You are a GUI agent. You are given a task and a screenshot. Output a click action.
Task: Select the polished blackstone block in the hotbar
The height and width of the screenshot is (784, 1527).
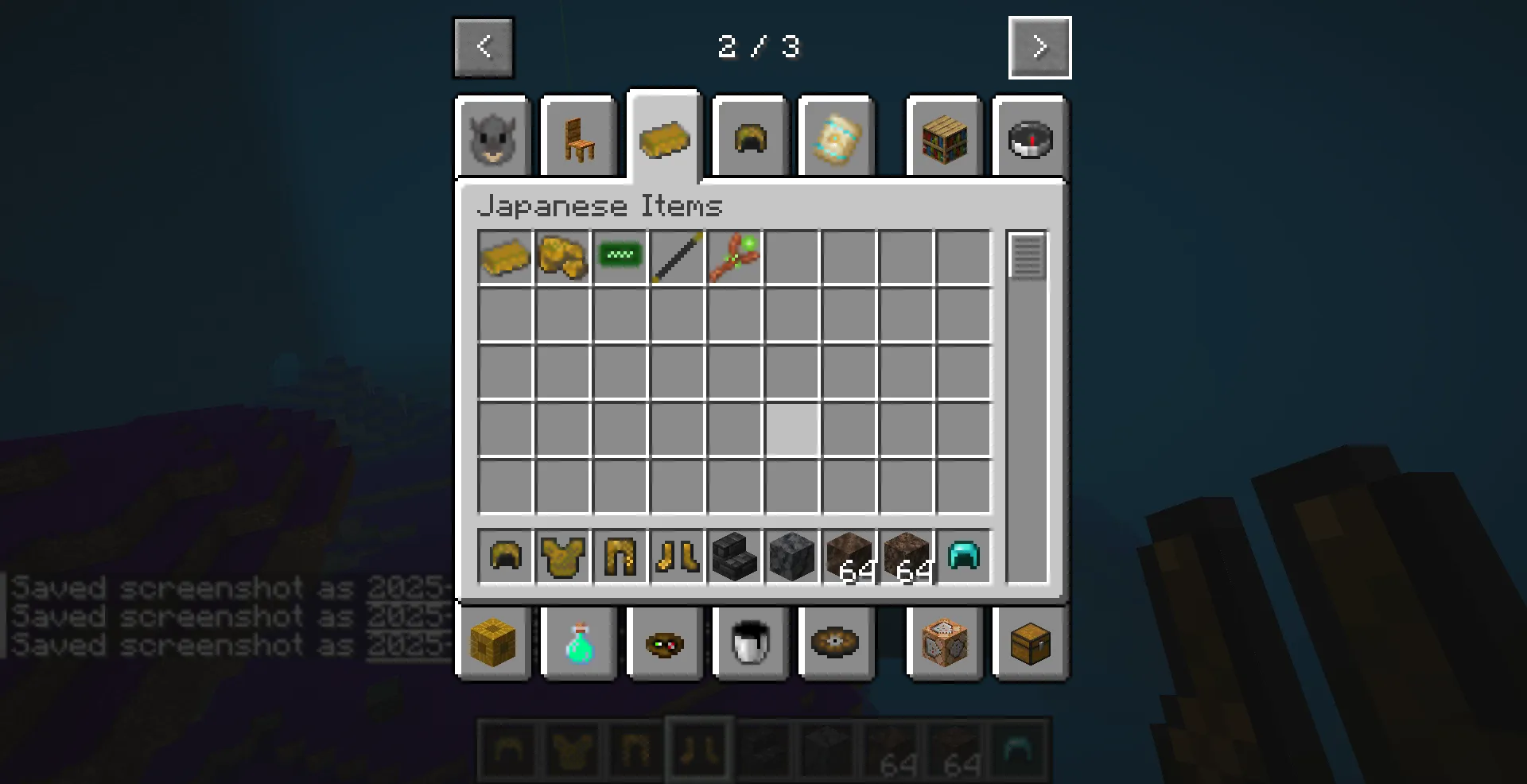[x=791, y=557]
